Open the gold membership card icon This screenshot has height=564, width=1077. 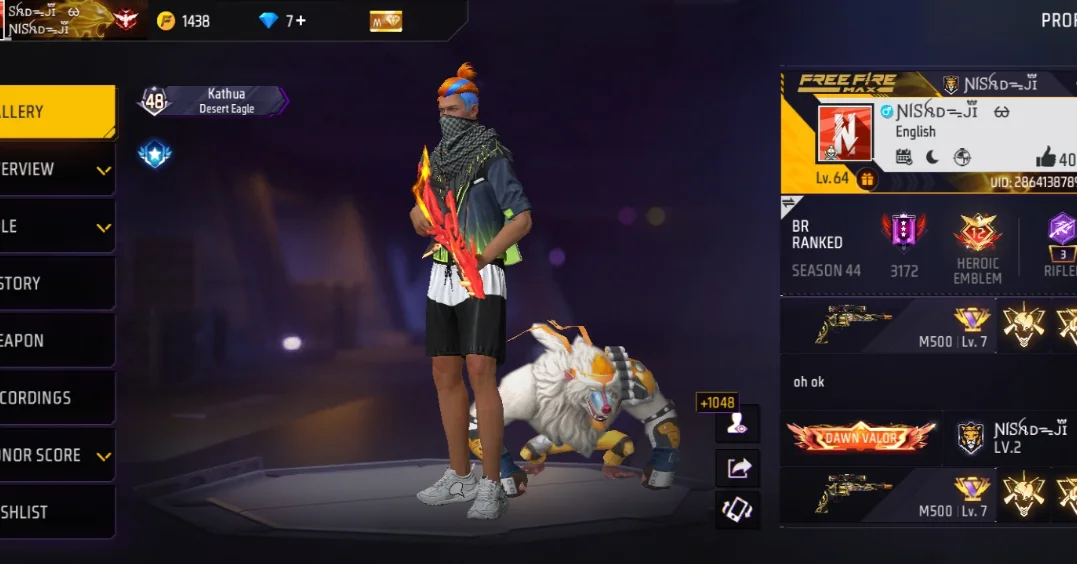pos(385,21)
